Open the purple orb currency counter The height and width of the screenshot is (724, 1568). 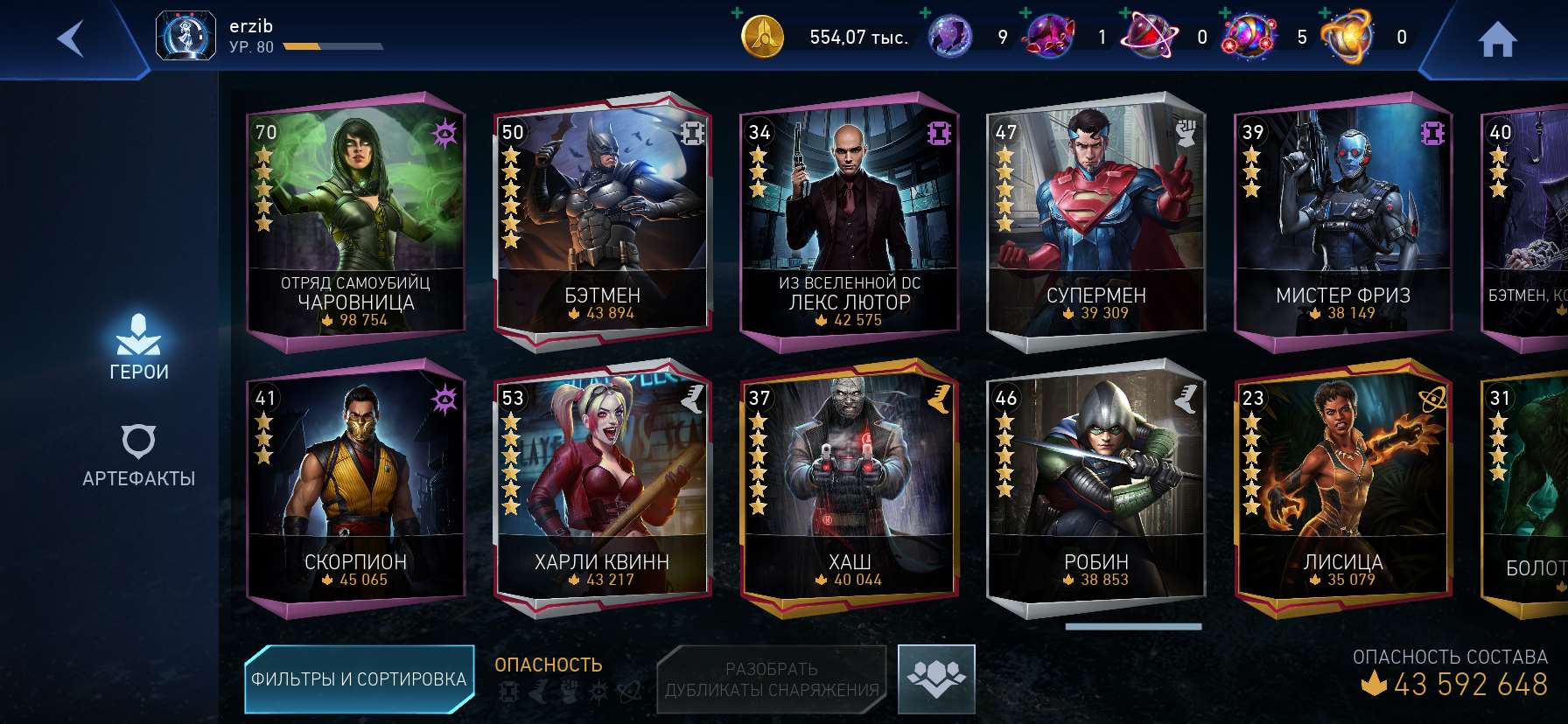[x=954, y=37]
